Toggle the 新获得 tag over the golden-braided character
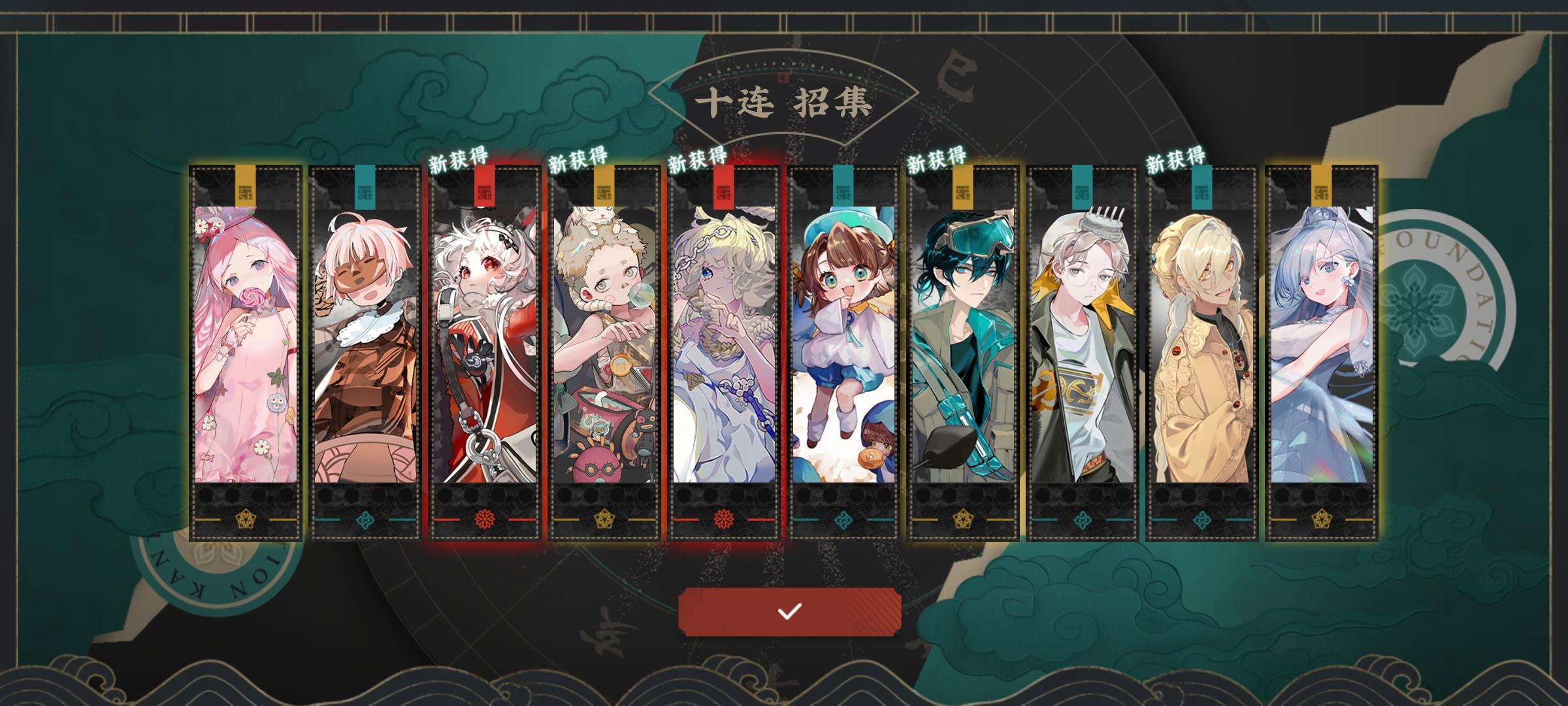The image size is (1568, 706). pyautogui.click(x=1175, y=159)
